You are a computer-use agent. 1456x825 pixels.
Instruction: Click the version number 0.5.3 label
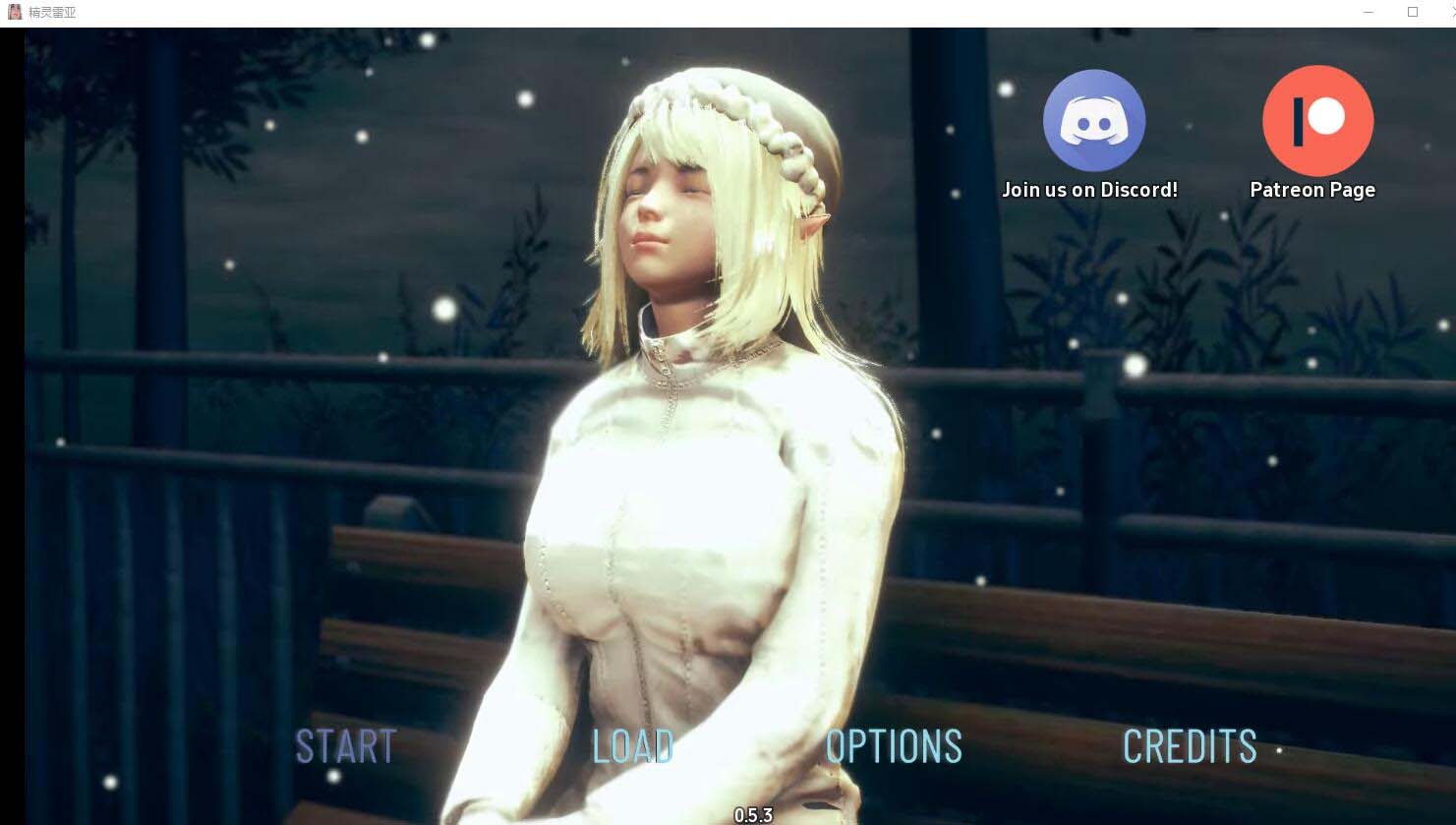point(754,814)
